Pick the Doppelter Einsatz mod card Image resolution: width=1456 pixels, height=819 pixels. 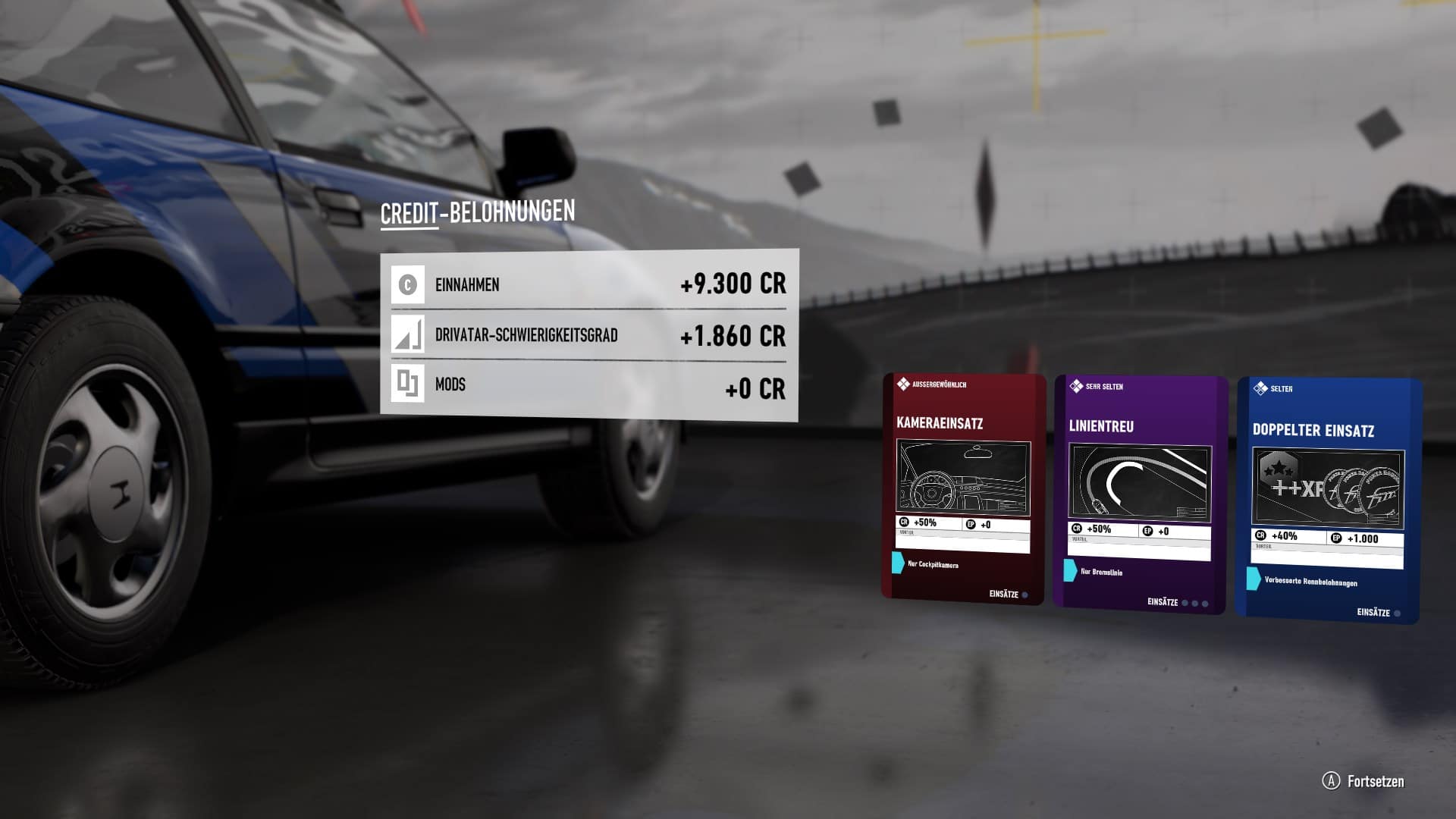pos(1327,500)
